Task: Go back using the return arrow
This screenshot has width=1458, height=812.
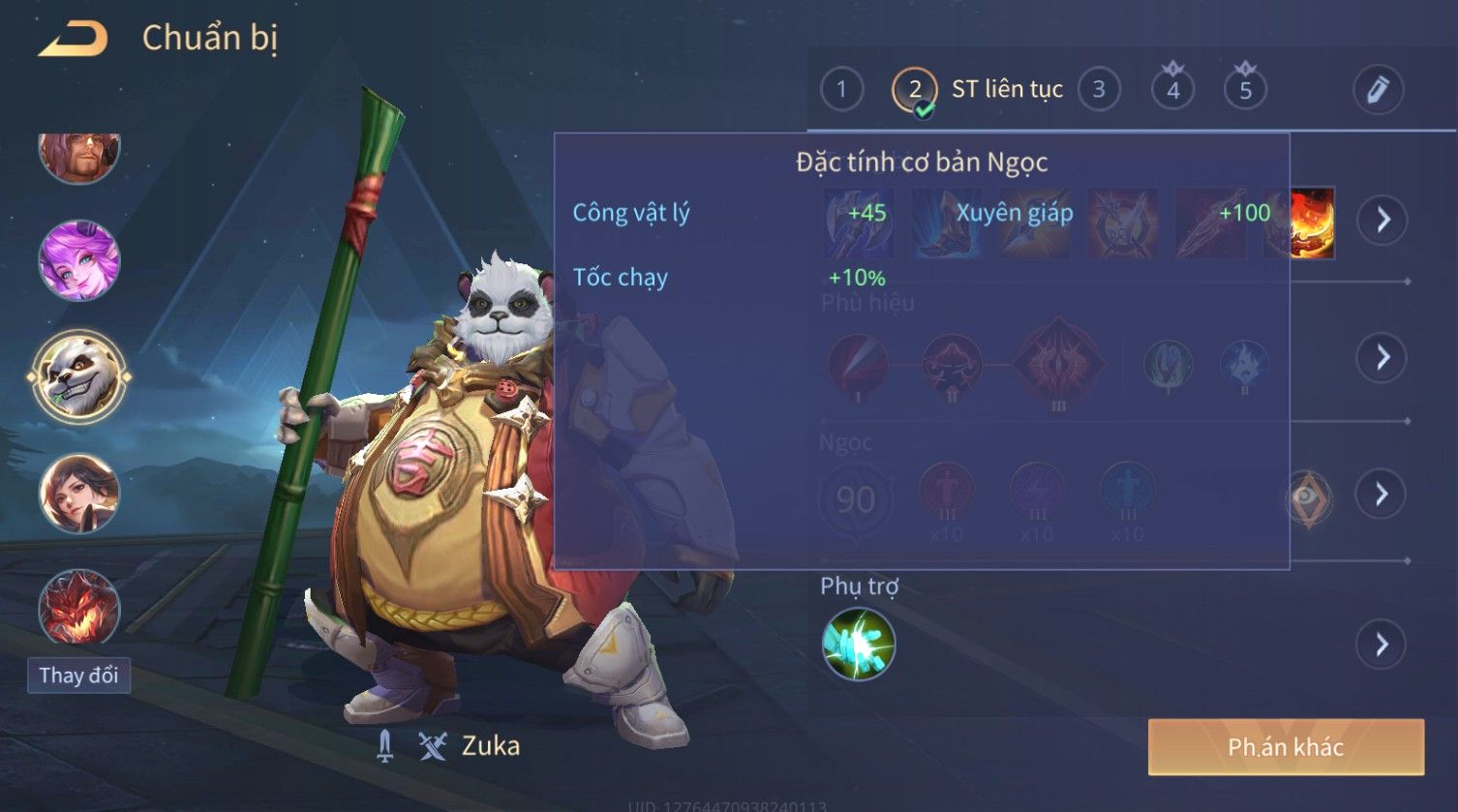Action: click(x=73, y=40)
